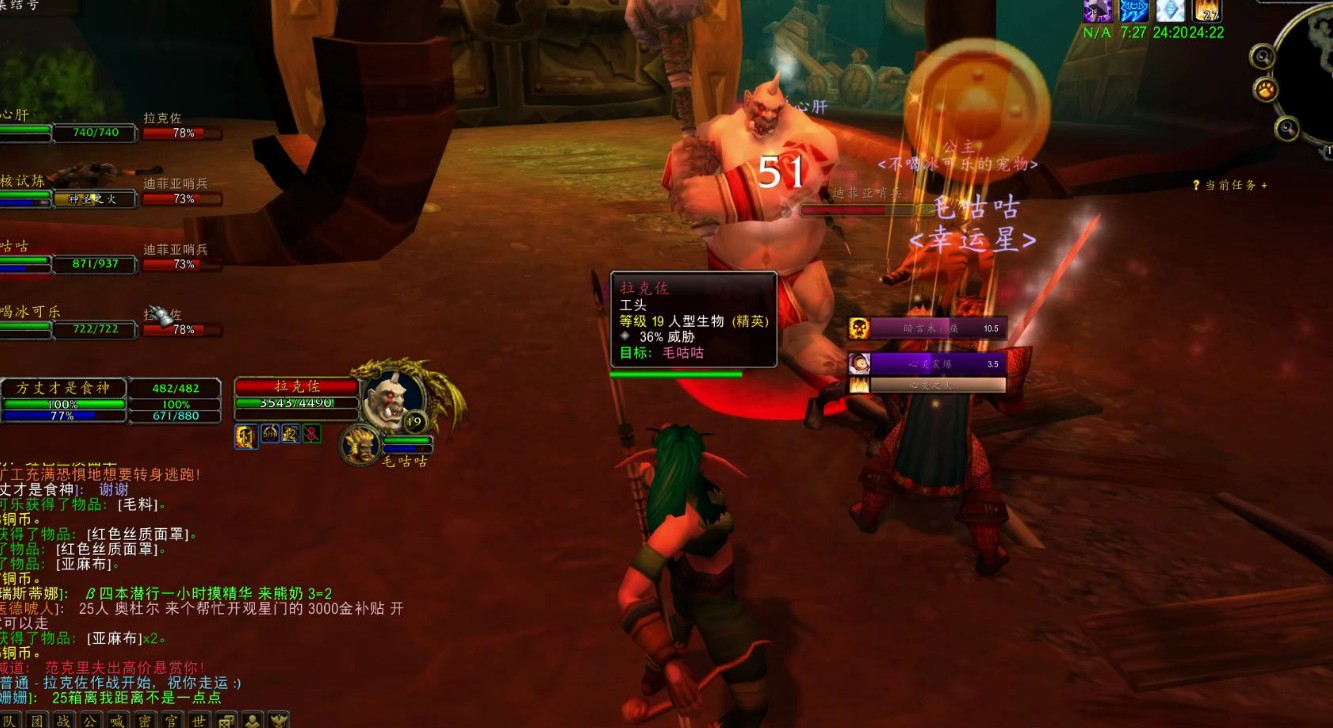
Task: Switch chat to the 队 party channel
Action: click(10, 720)
